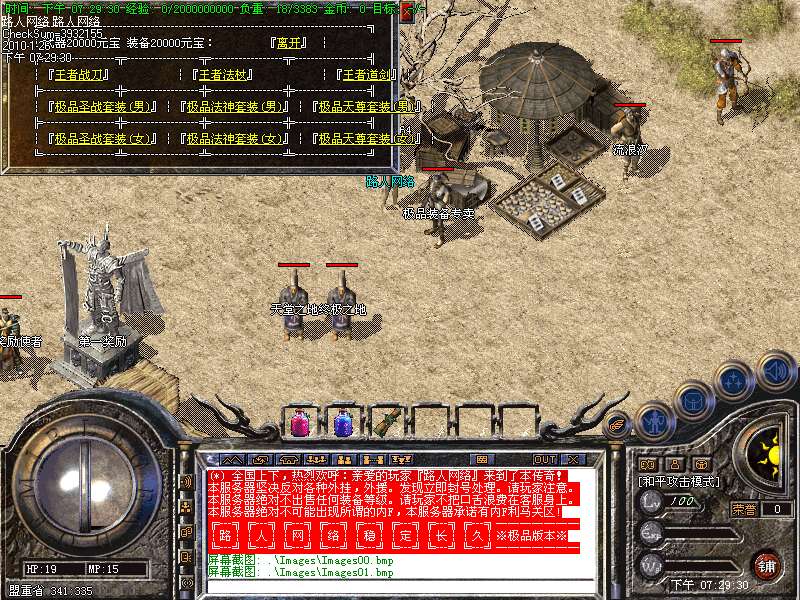The height and width of the screenshot is (600, 800).
Task: Open the bag inventory round button
Action: pyautogui.click(x=692, y=400)
